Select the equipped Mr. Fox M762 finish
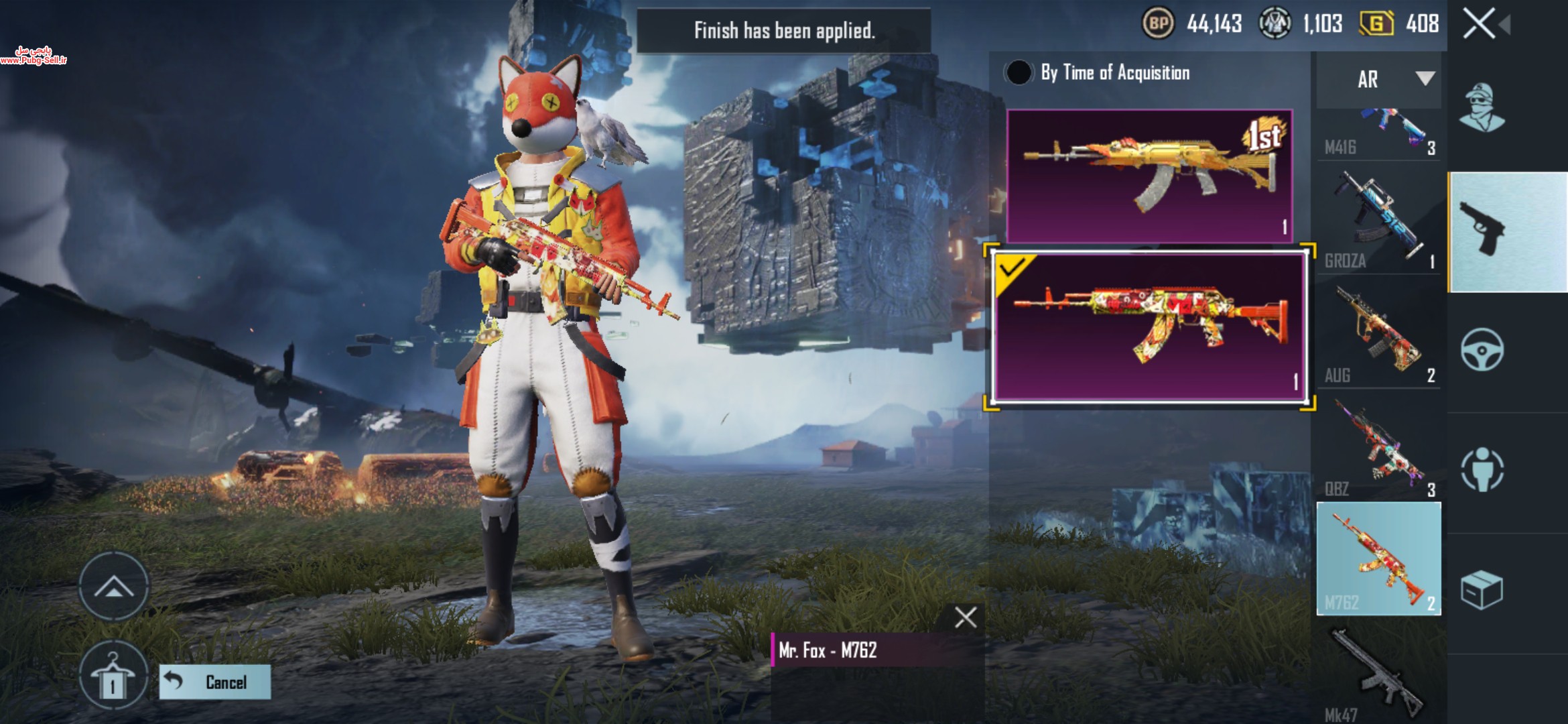Viewport: 1568px width, 724px height. pos(1149,327)
